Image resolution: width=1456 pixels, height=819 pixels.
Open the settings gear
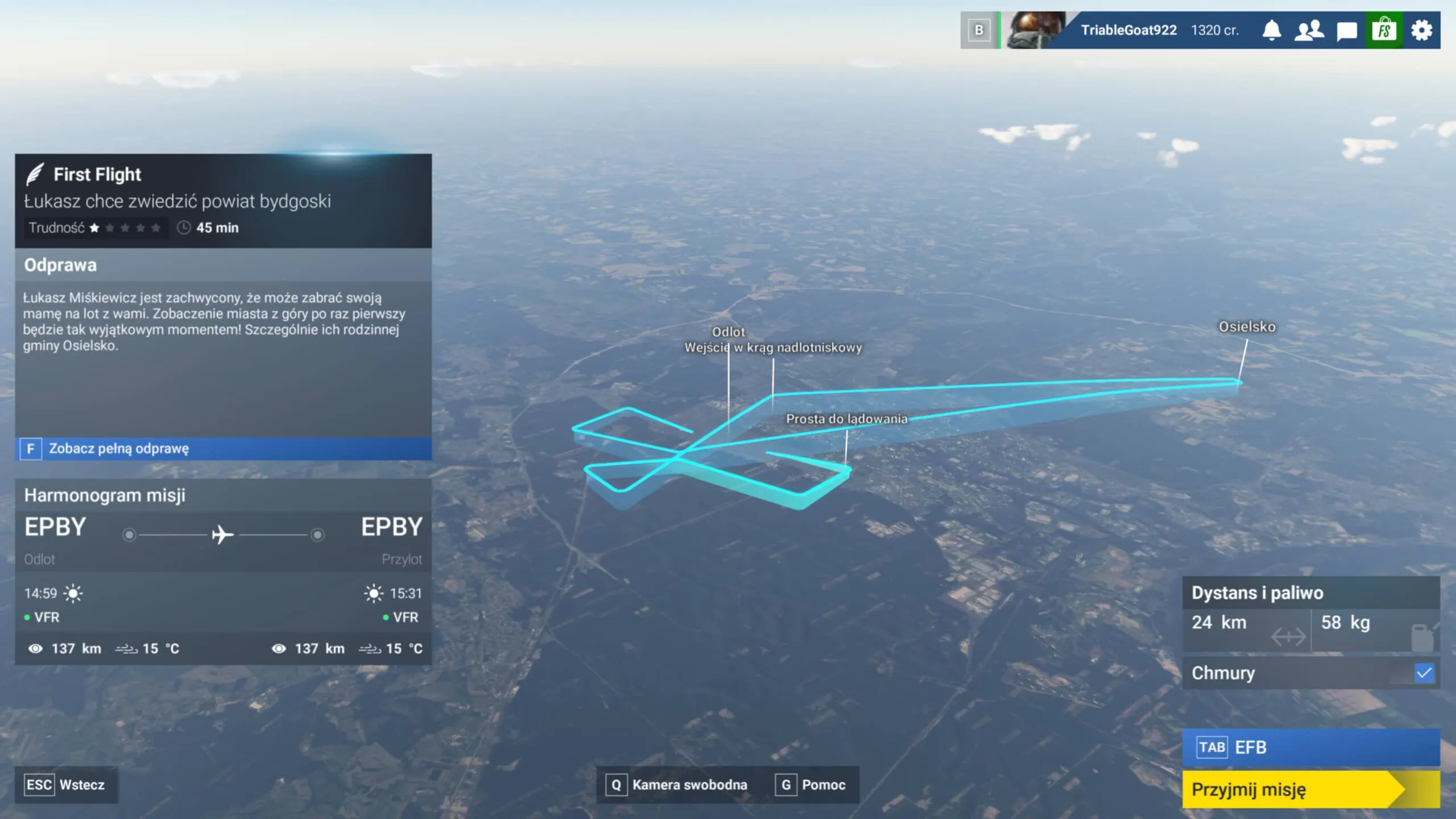tap(1422, 30)
